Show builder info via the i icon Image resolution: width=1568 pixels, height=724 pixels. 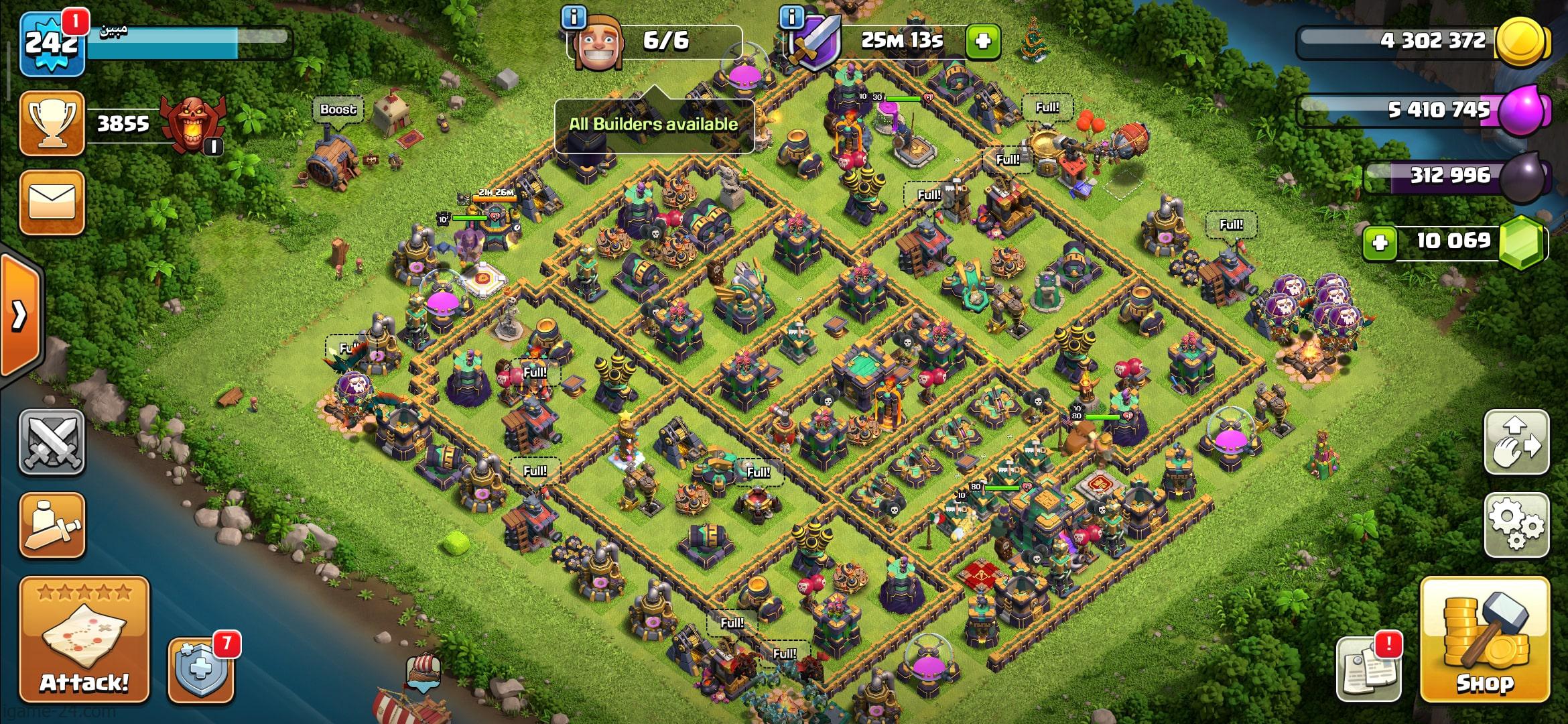pos(573,17)
